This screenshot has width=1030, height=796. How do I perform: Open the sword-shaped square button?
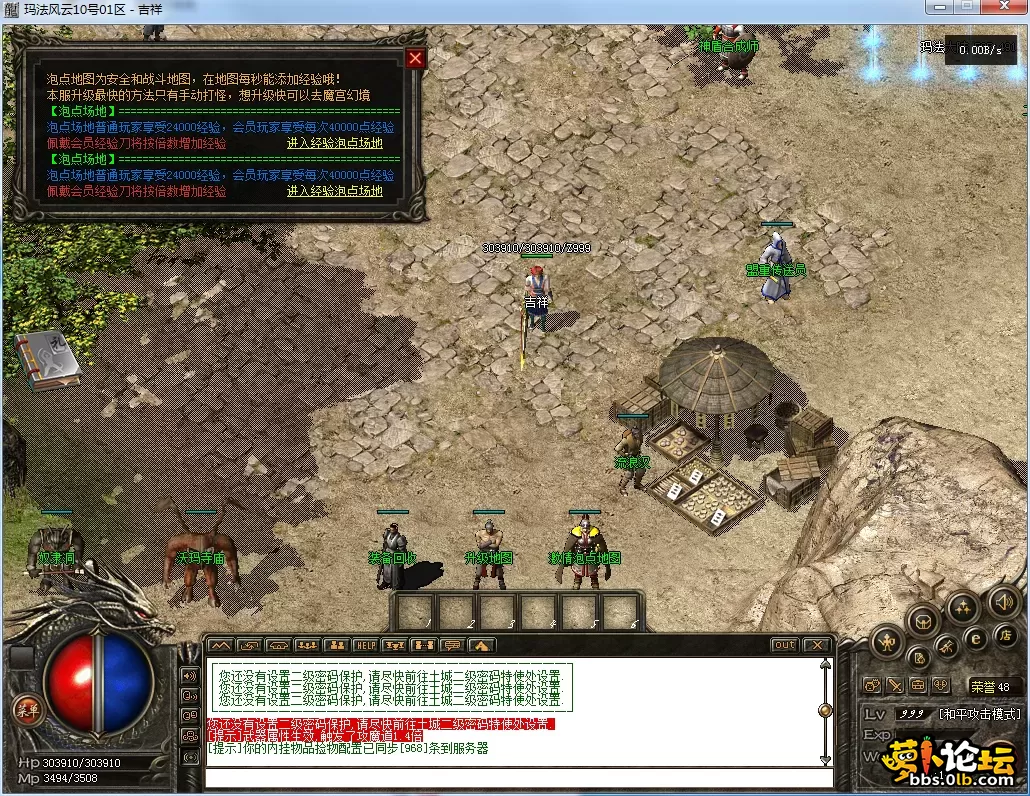pyautogui.click(x=895, y=686)
